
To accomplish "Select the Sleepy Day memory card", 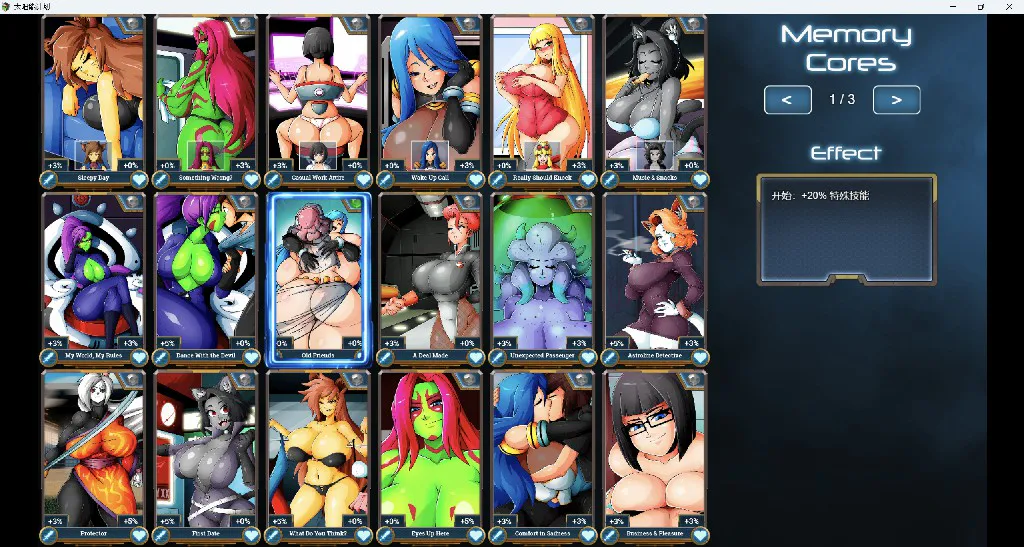I will click(x=94, y=95).
